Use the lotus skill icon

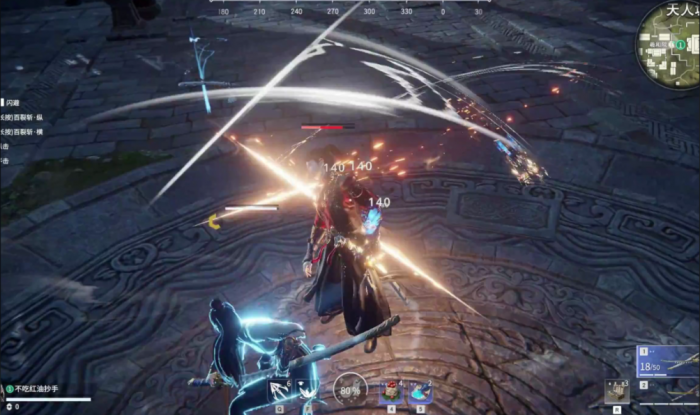click(x=312, y=388)
